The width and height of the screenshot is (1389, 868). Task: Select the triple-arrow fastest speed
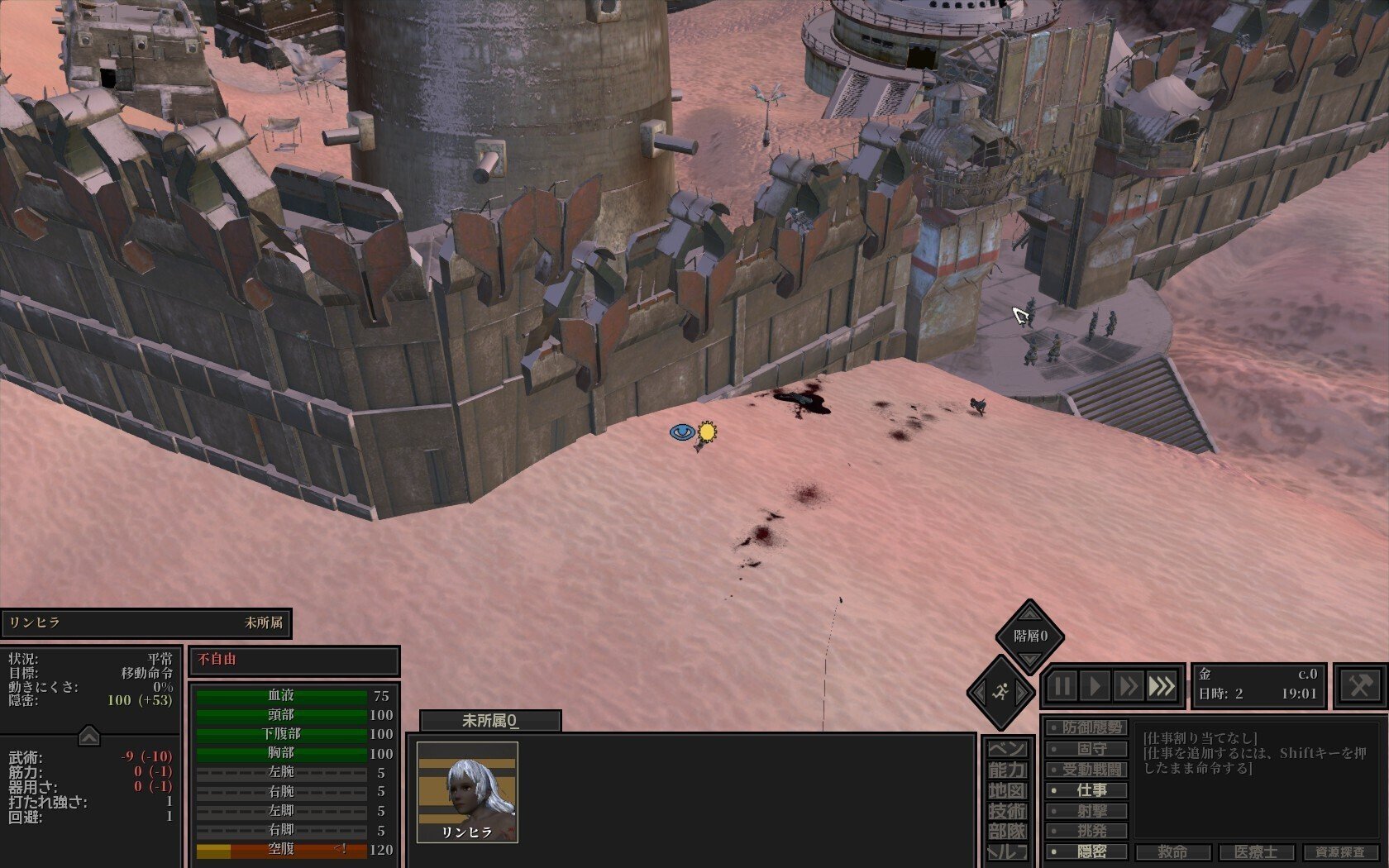pyautogui.click(x=1162, y=686)
